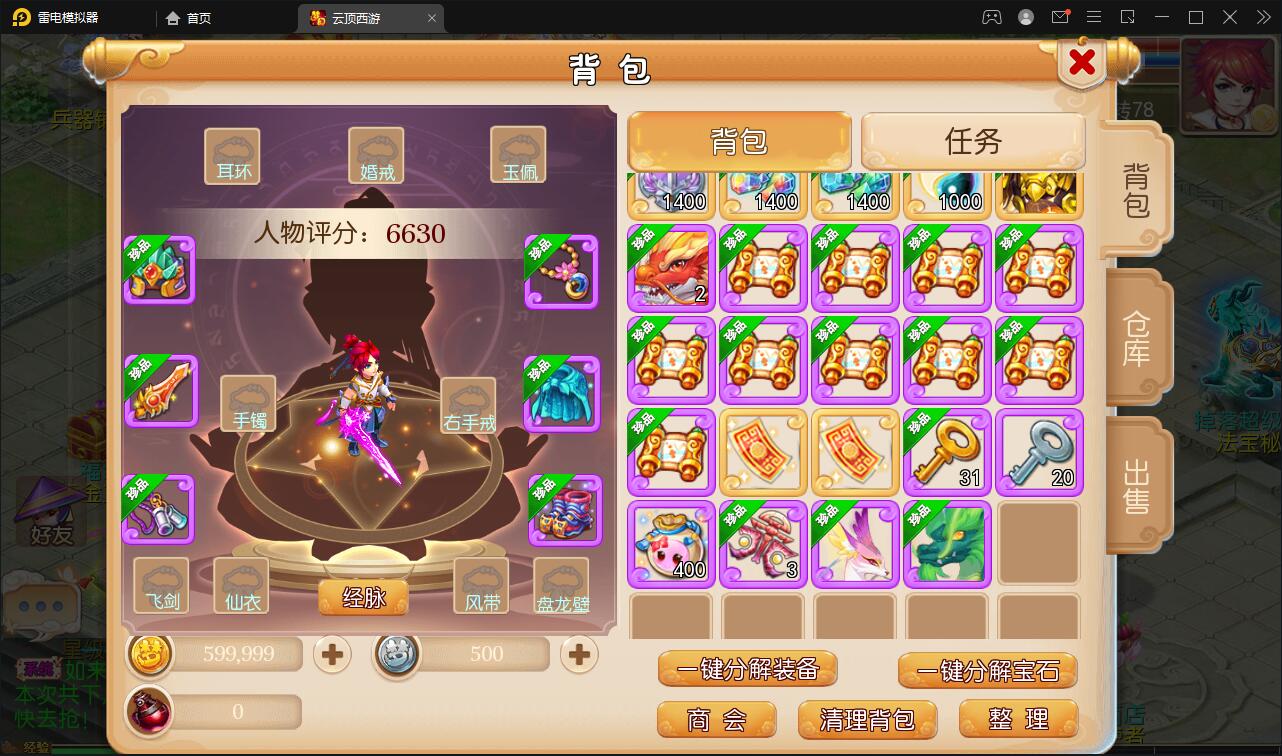Click the 一键分解装备 decompose equipment button
This screenshot has width=1282, height=756.
[747, 670]
